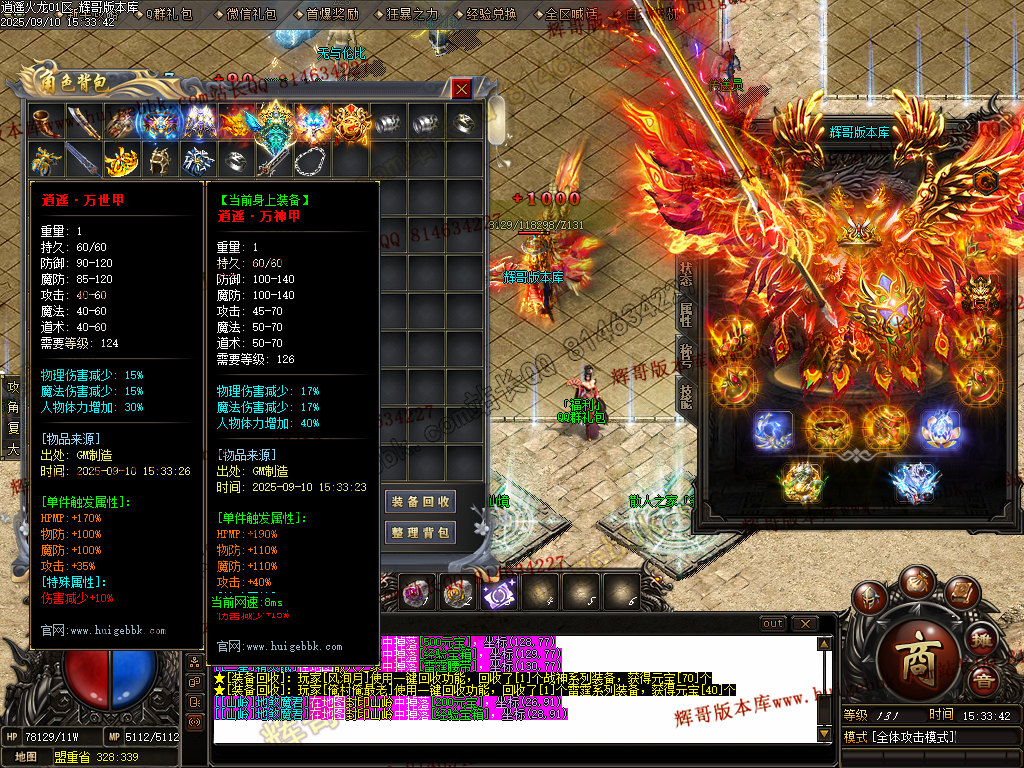Click the round 摊 stall button
1024x768 pixels.
click(982, 640)
